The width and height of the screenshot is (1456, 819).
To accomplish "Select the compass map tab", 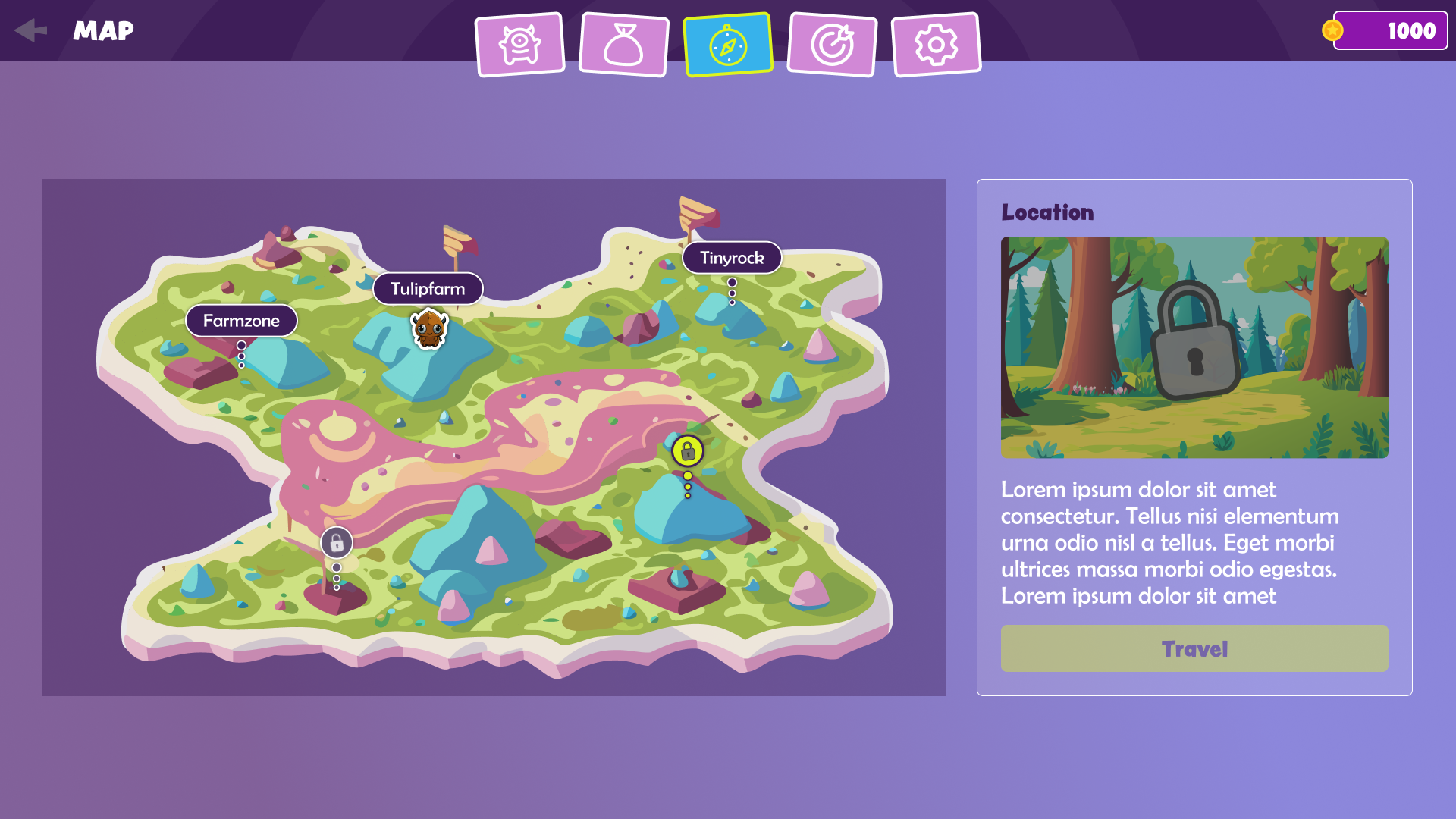I will pos(728,45).
